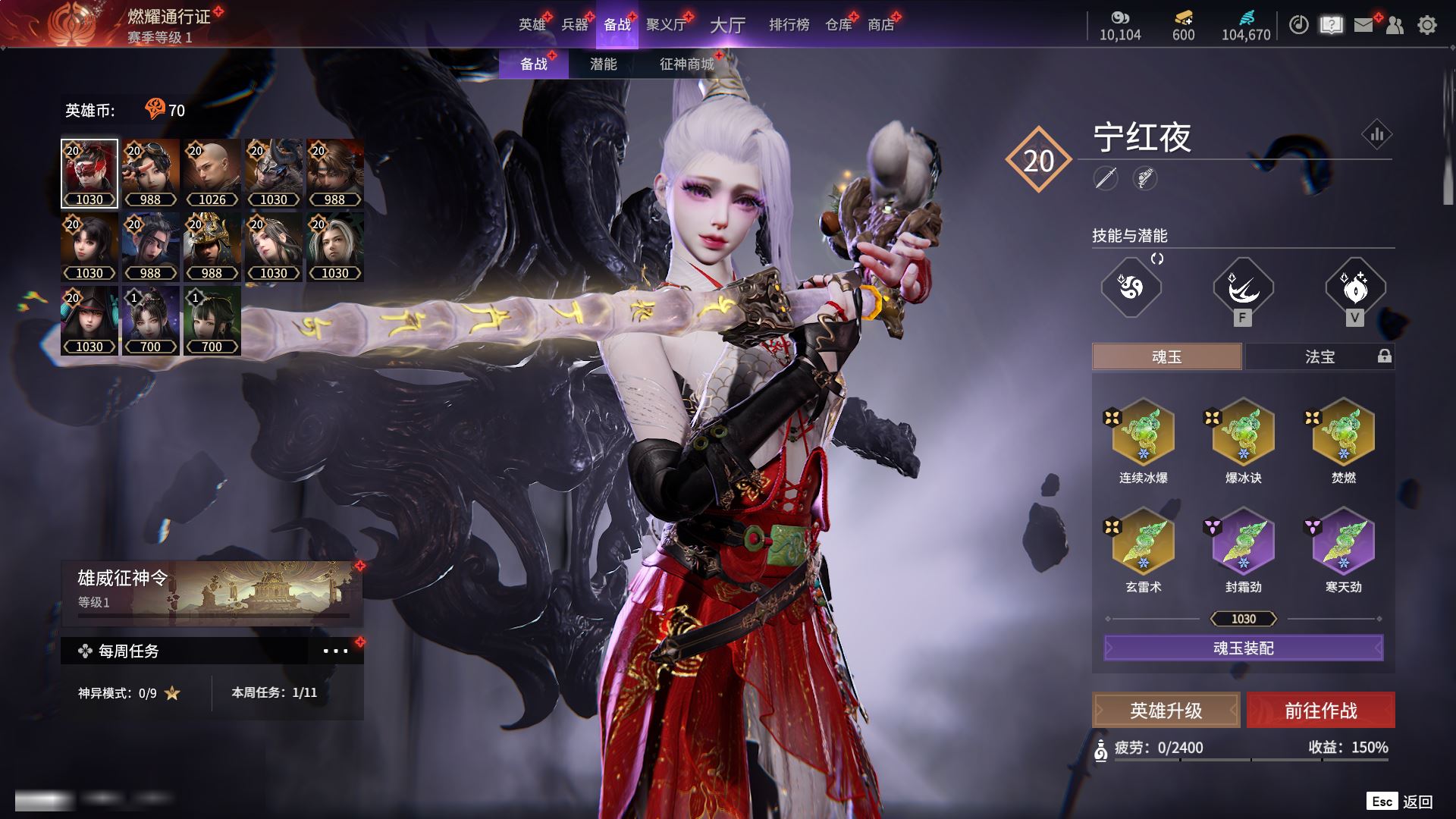
Task: Open the settings gear icon
Action: pyautogui.click(x=1427, y=25)
